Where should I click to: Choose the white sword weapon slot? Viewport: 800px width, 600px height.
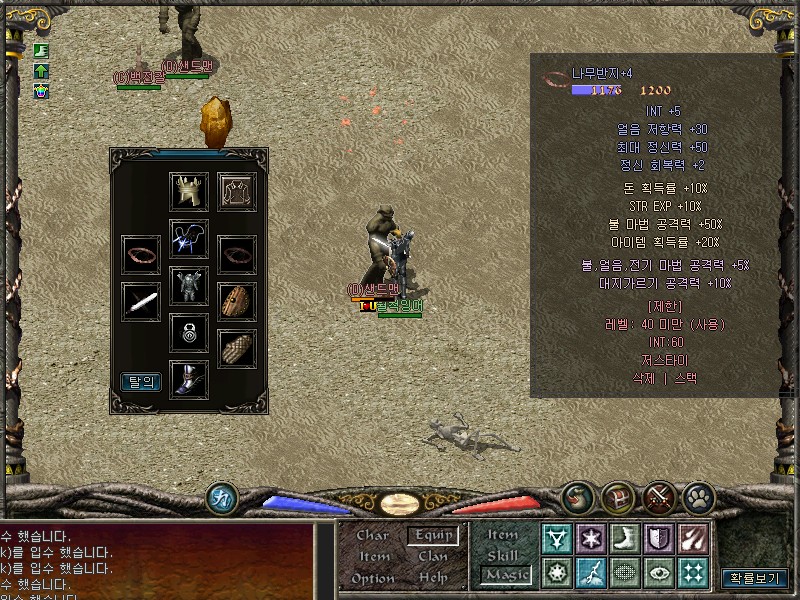click(141, 301)
